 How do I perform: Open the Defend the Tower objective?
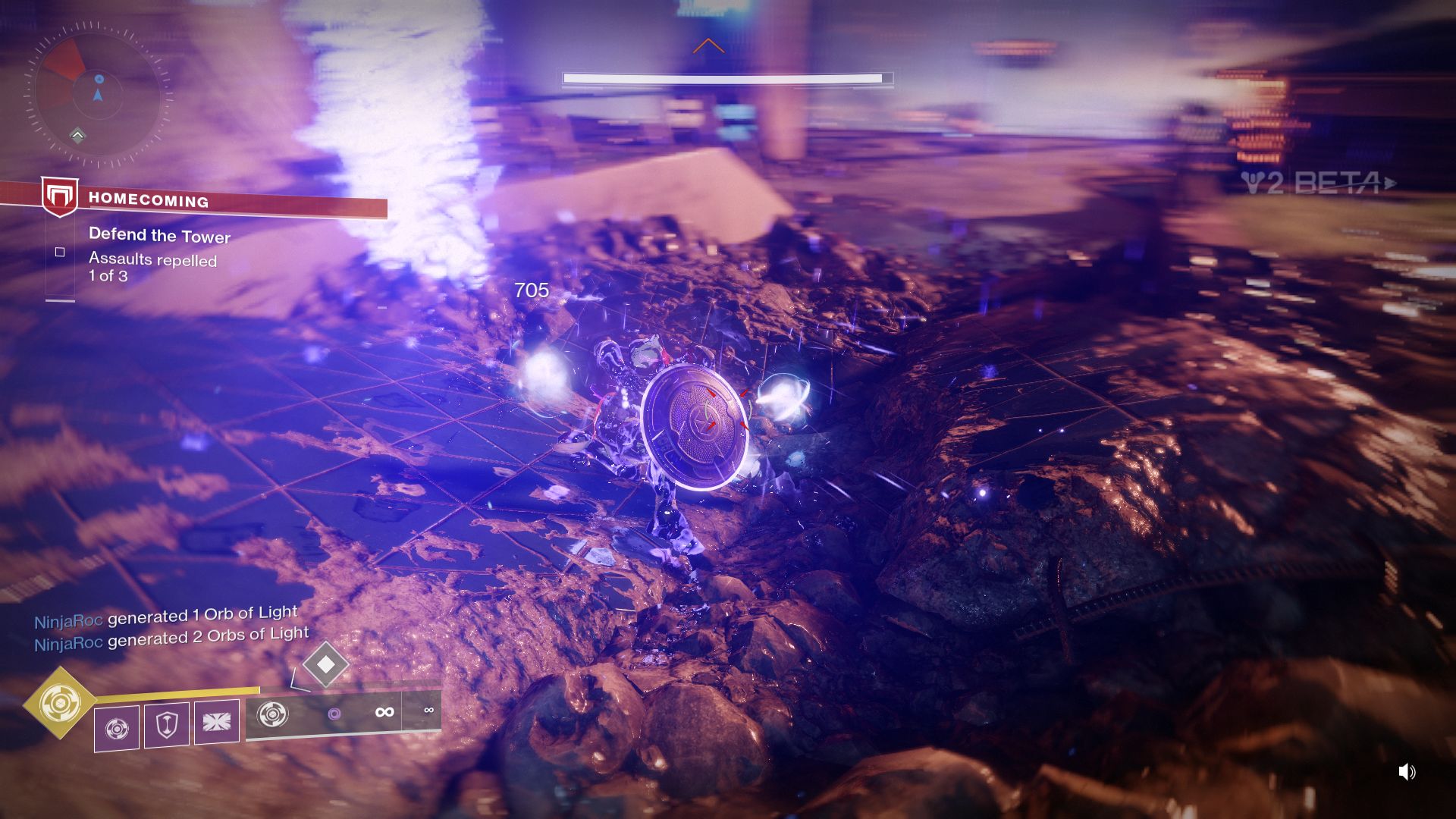[159, 236]
